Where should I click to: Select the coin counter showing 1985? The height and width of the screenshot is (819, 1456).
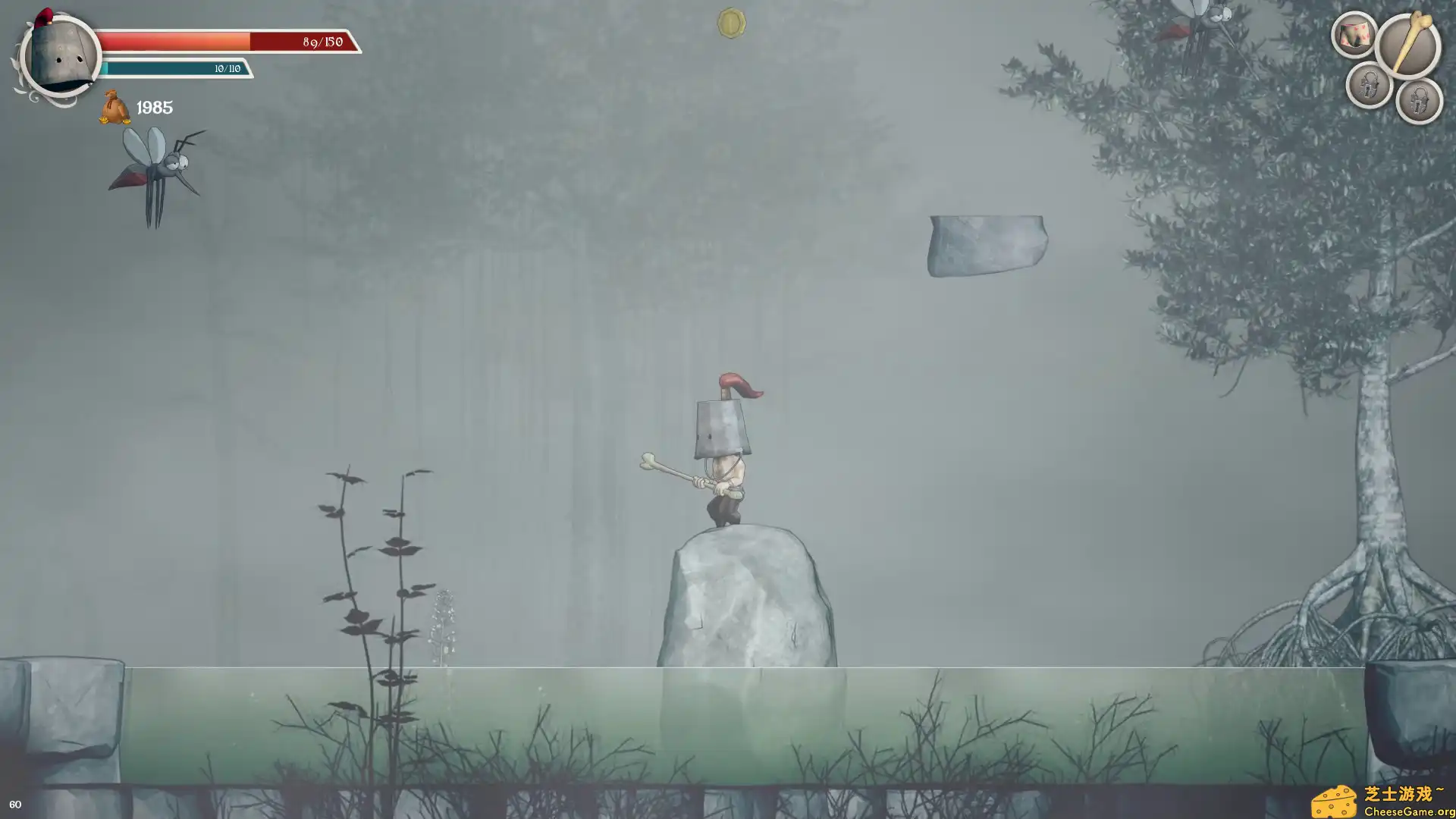tap(153, 107)
